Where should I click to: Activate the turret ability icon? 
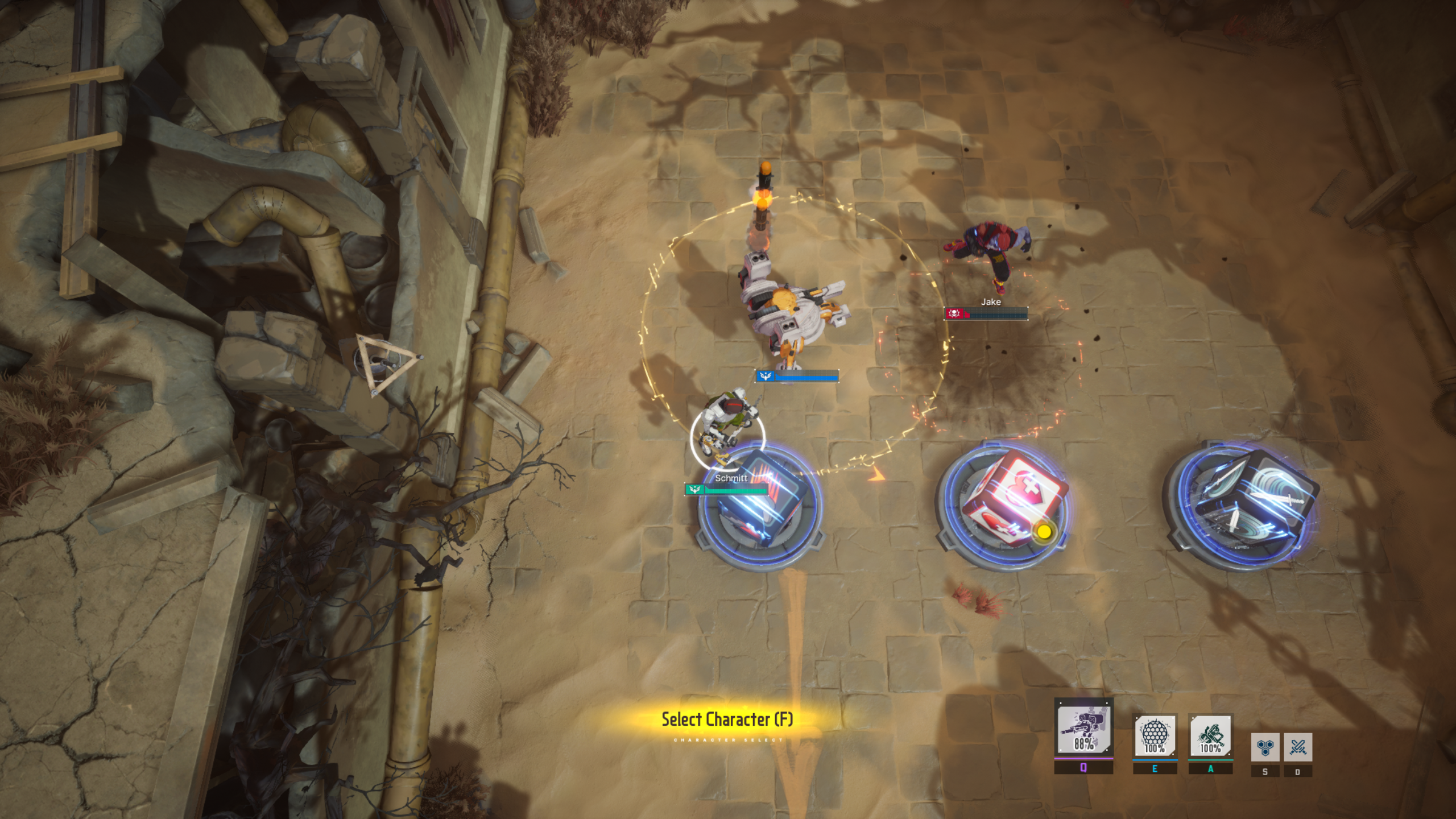click(1083, 727)
